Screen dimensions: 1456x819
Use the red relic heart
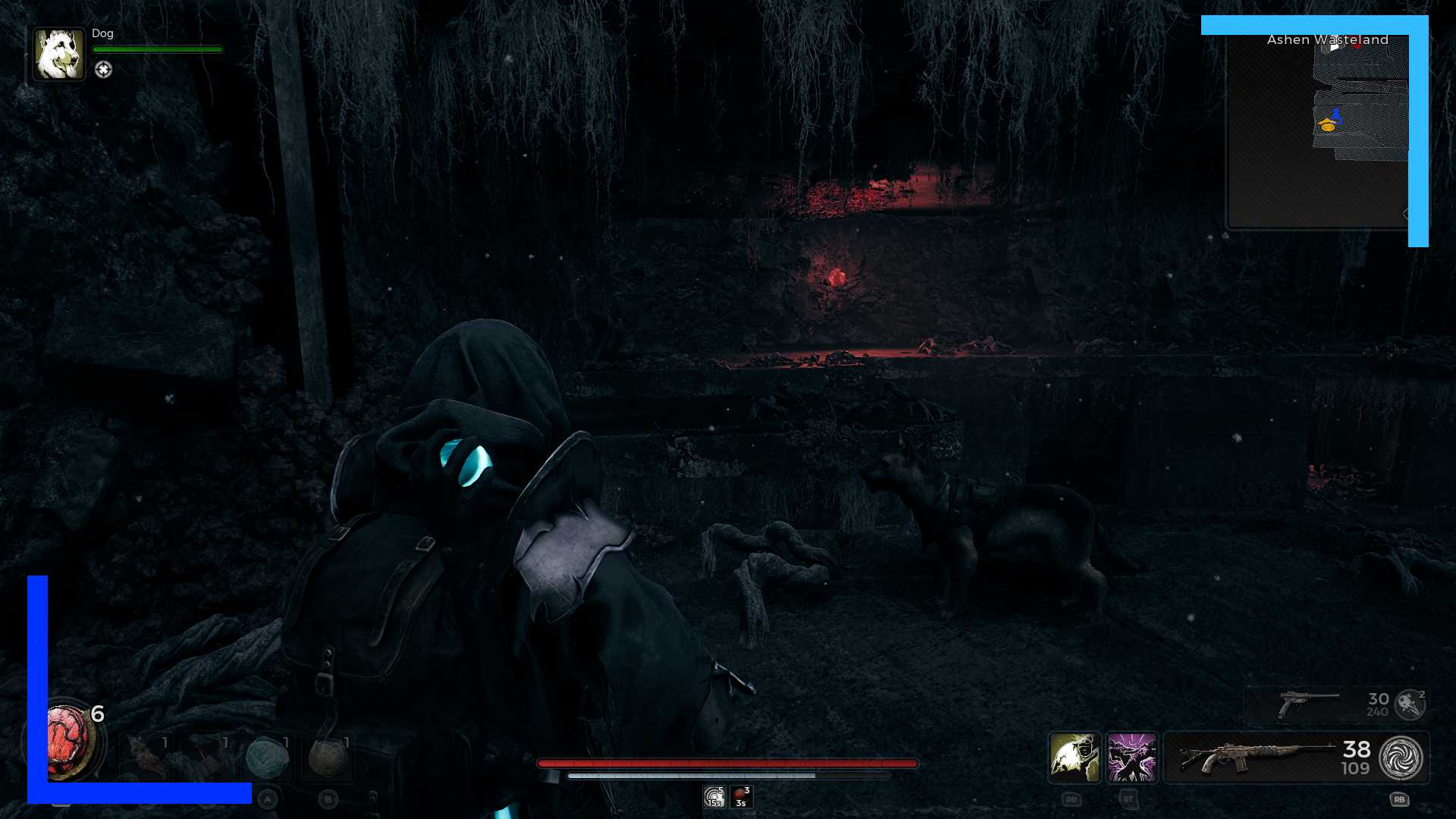[68, 742]
